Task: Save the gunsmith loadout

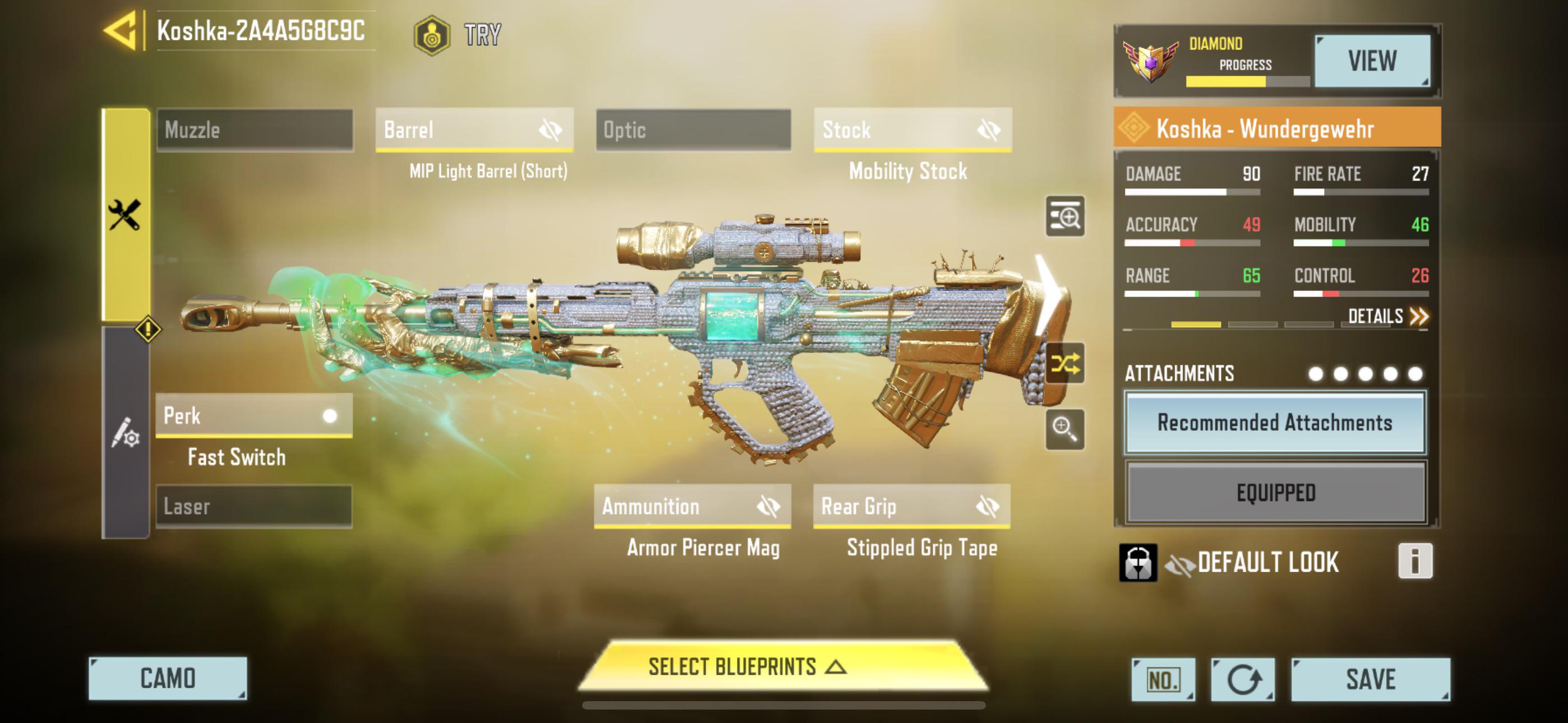Action: (x=1370, y=679)
